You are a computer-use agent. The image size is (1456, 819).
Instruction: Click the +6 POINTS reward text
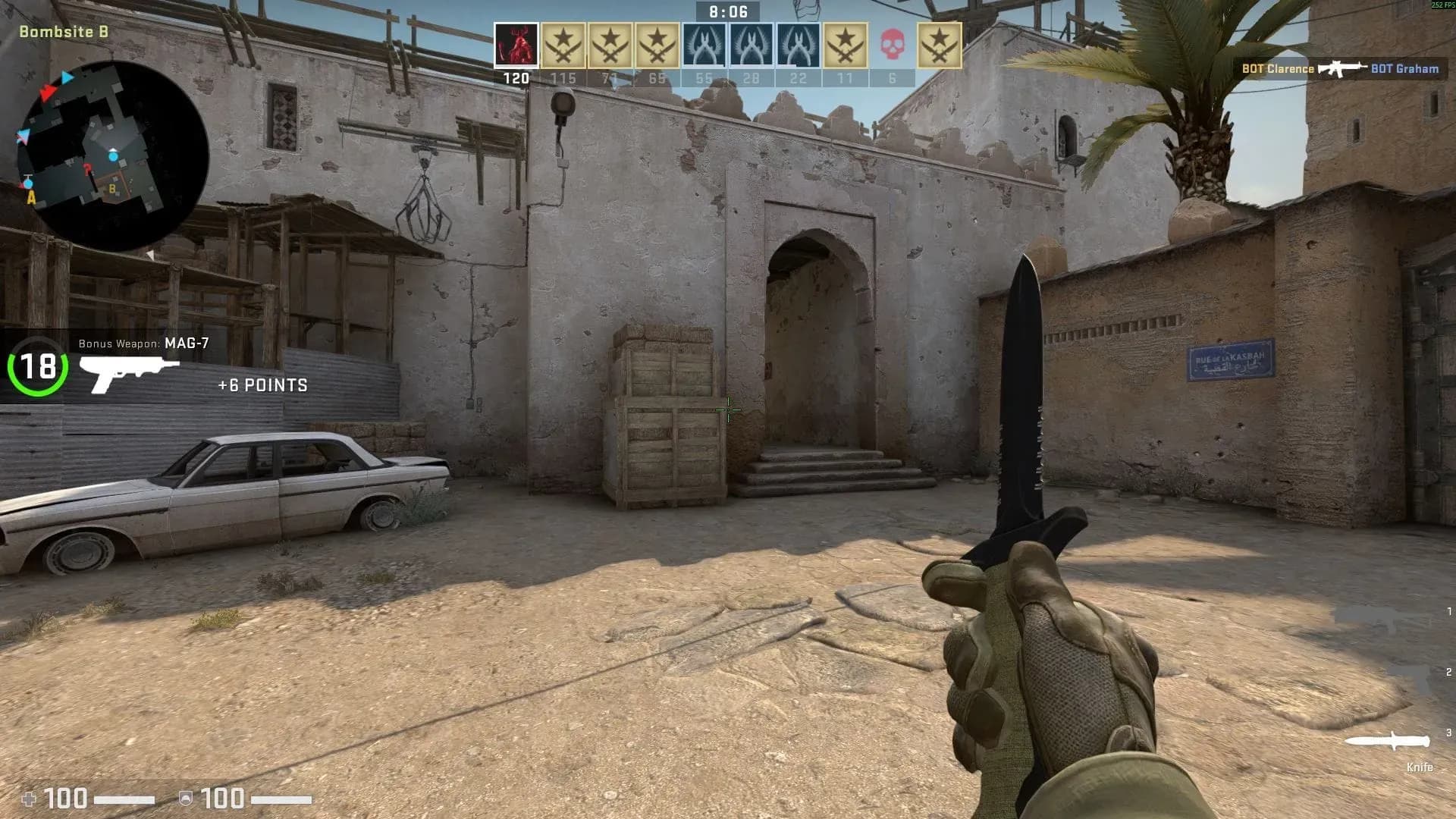262,385
